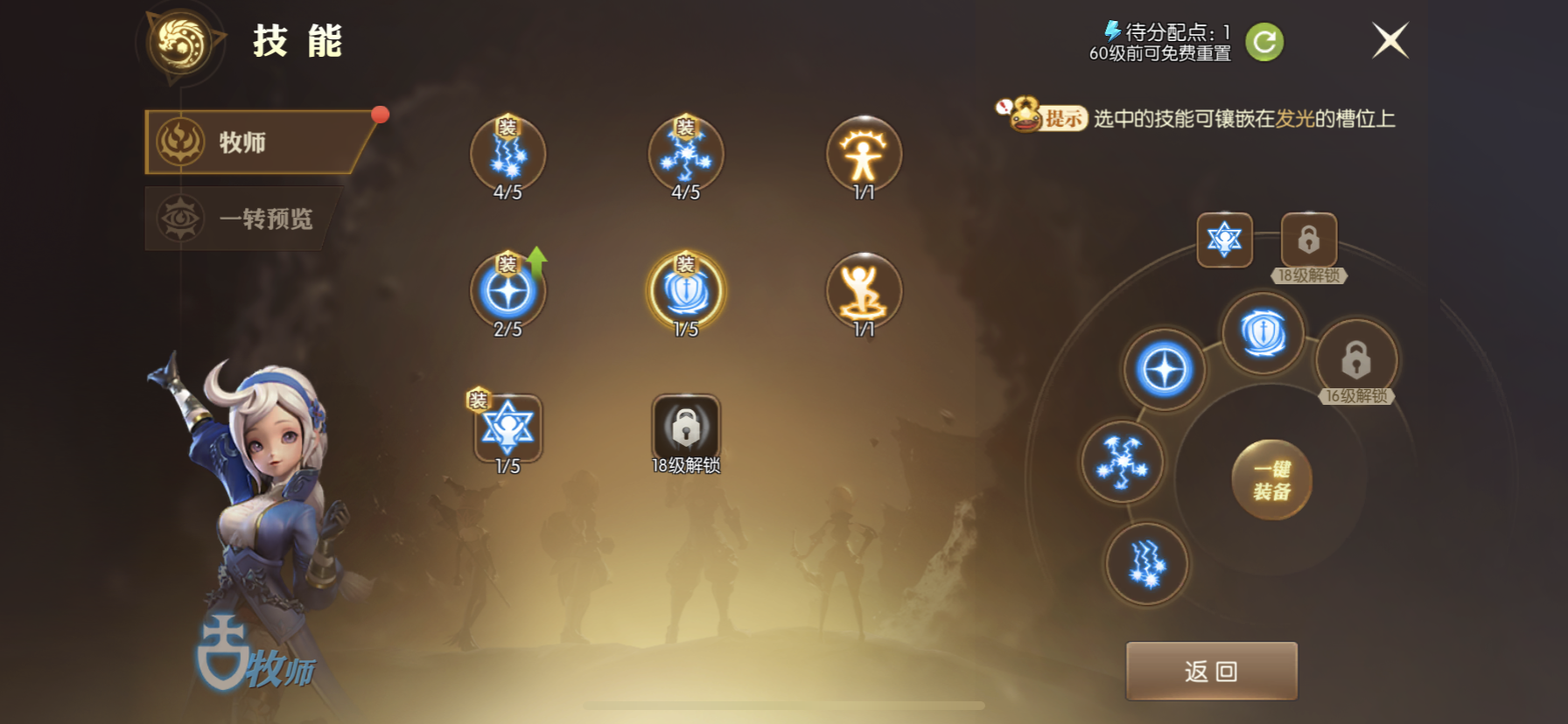Screen dimensions: 1568x724
Task: Select the hexagram skill at 1/5
Action: click(x=507, y=428)
